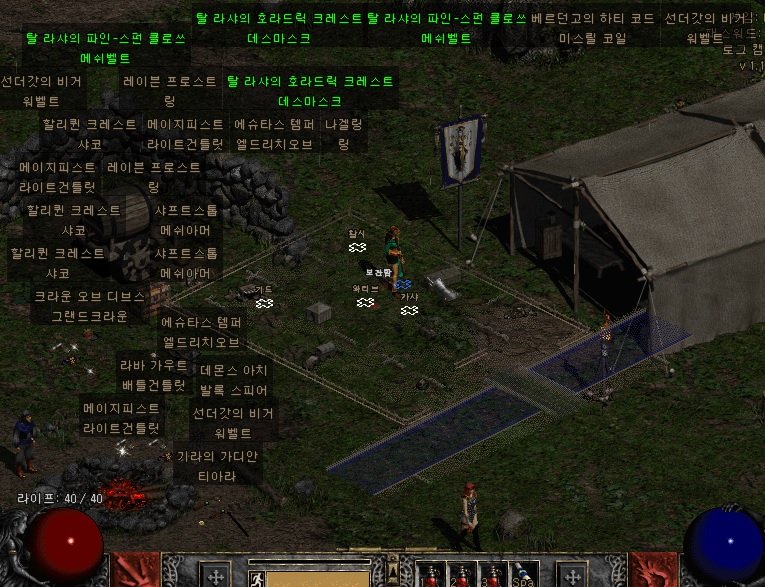Select the 나겔링 ring item label
The image size is (765, 587).
pyautogui.click(x=343, y=134)
